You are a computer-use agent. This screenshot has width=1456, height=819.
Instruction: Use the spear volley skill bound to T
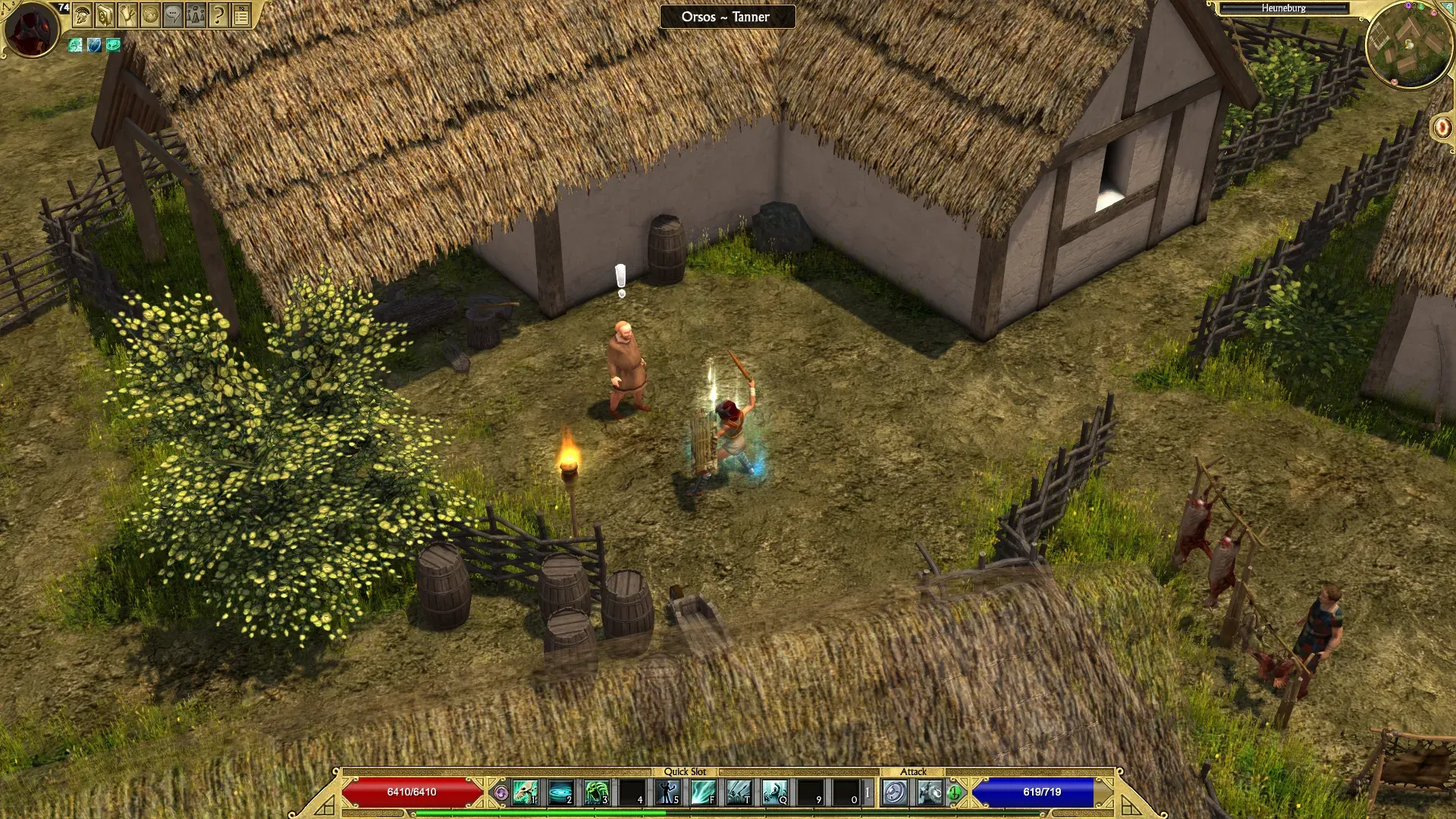(739, 793)
